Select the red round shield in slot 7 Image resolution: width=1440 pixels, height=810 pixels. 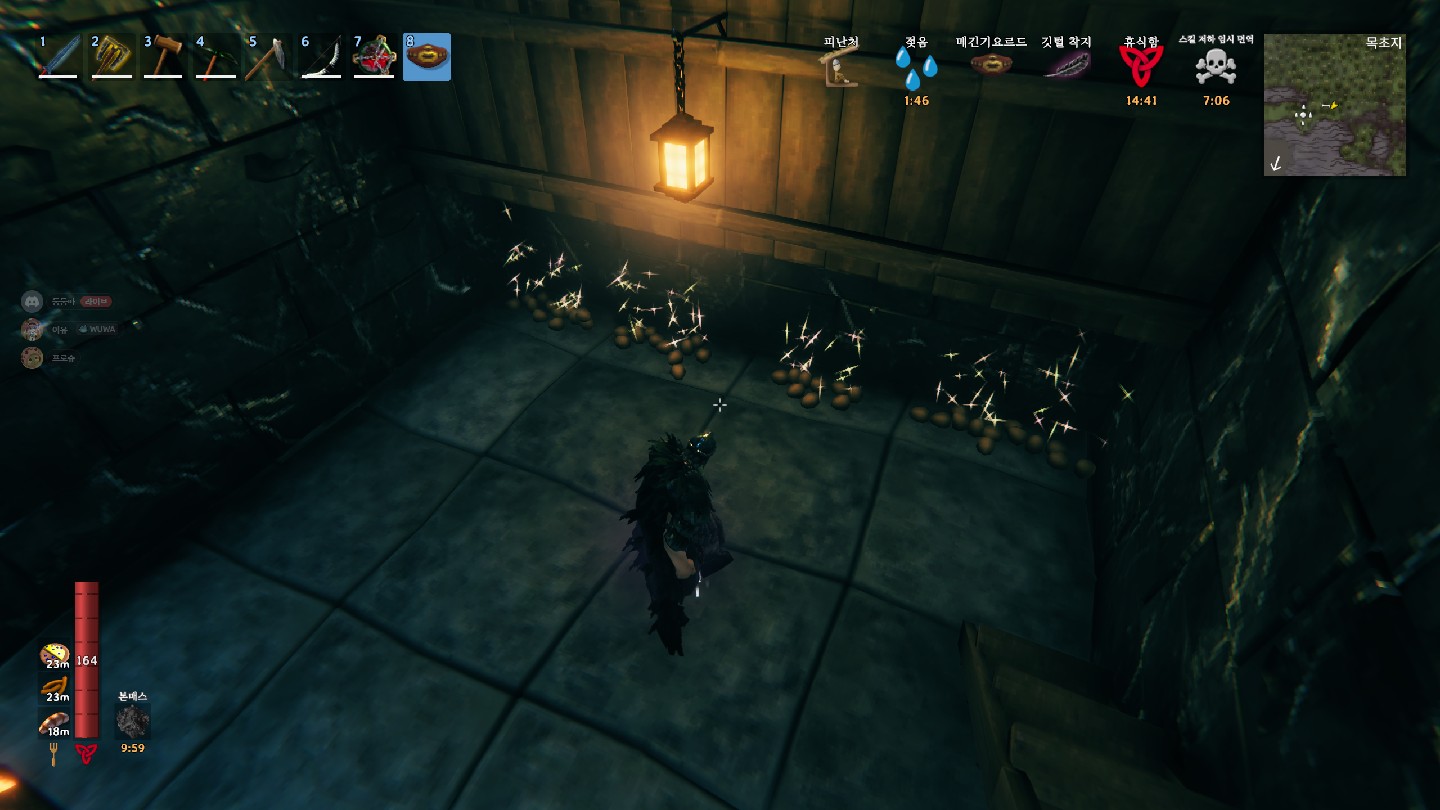[x=374, y=57]
